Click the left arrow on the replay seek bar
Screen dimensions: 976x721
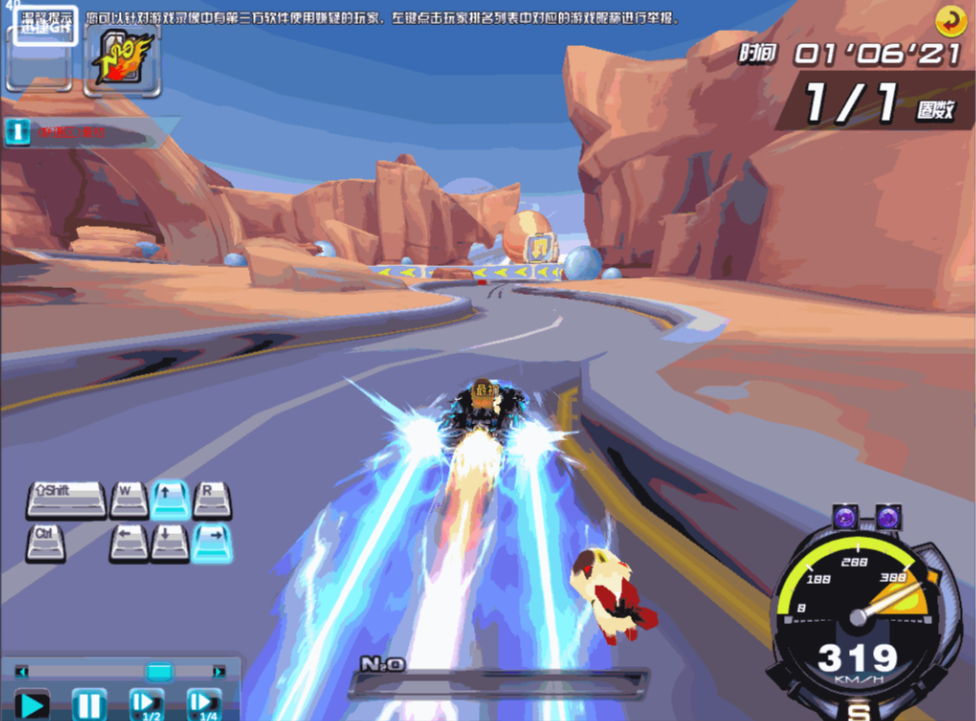click(22, 671)
